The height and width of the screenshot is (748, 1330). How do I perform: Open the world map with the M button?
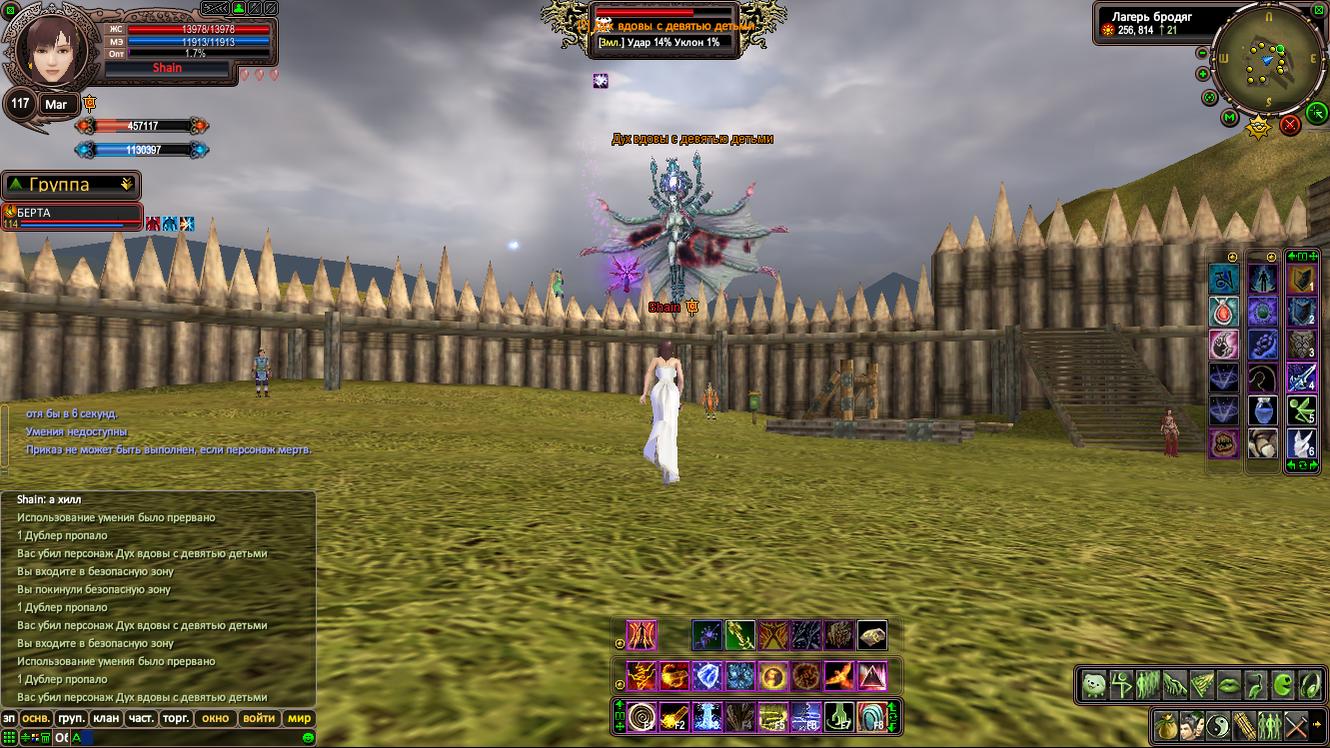pos(1230,117)
